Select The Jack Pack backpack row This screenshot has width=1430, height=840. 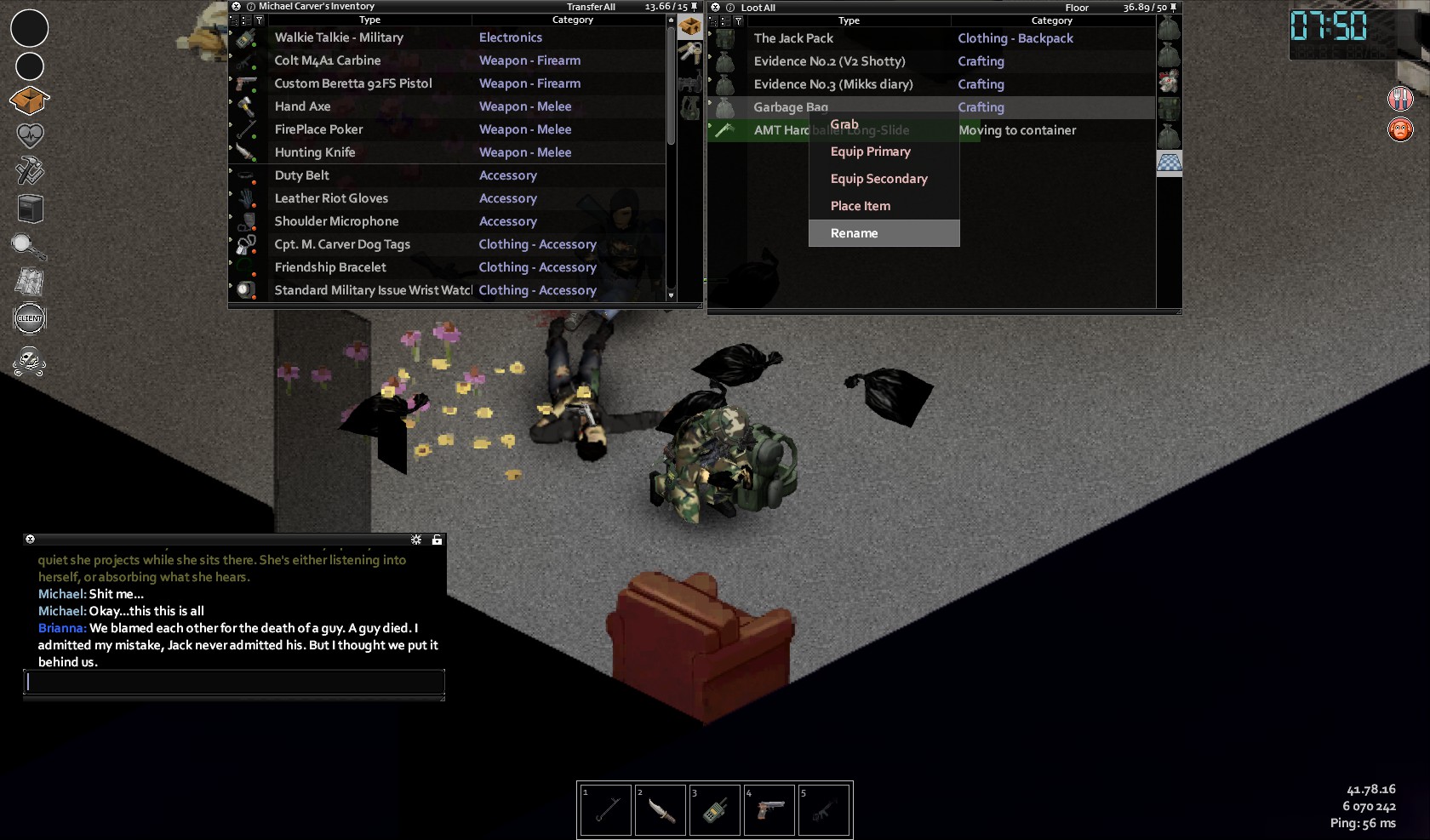(x=793, y=38)
